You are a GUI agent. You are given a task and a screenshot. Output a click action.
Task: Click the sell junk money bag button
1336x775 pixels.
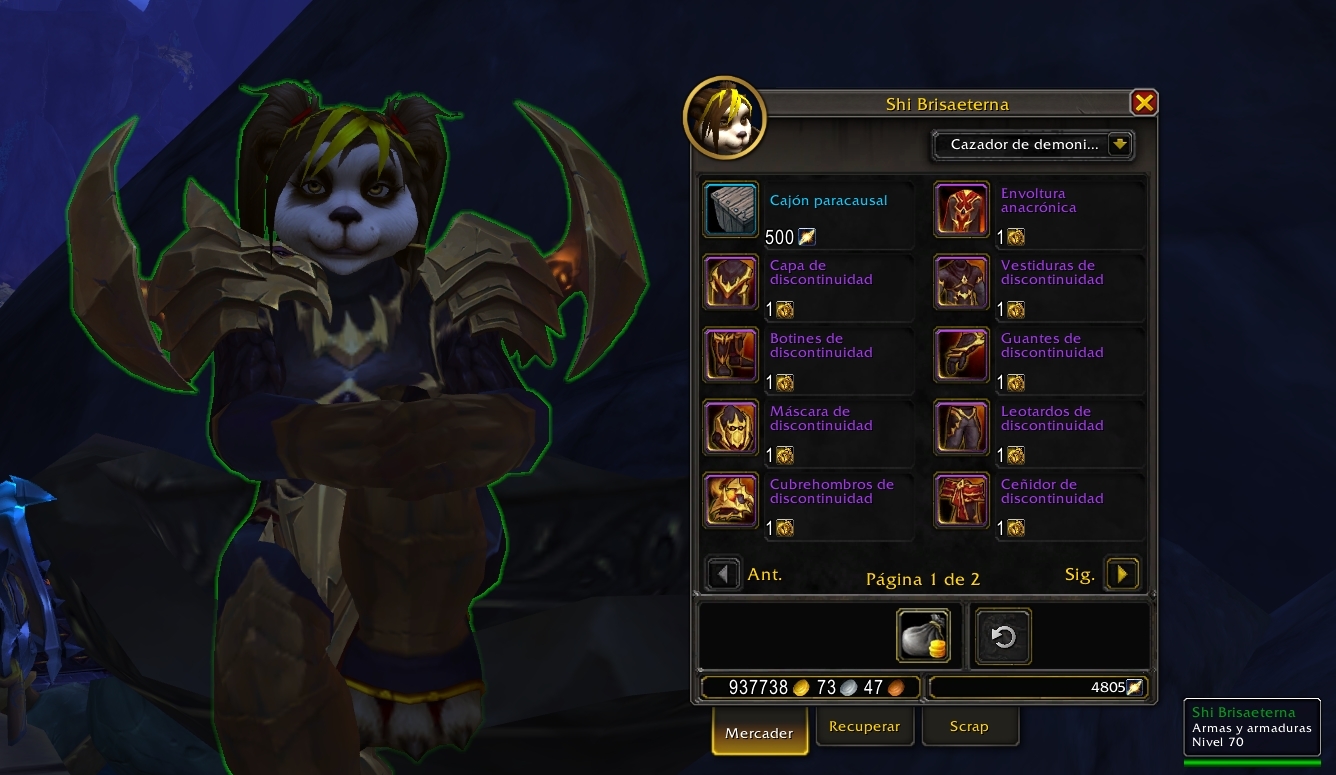click(x=923, y=636)
